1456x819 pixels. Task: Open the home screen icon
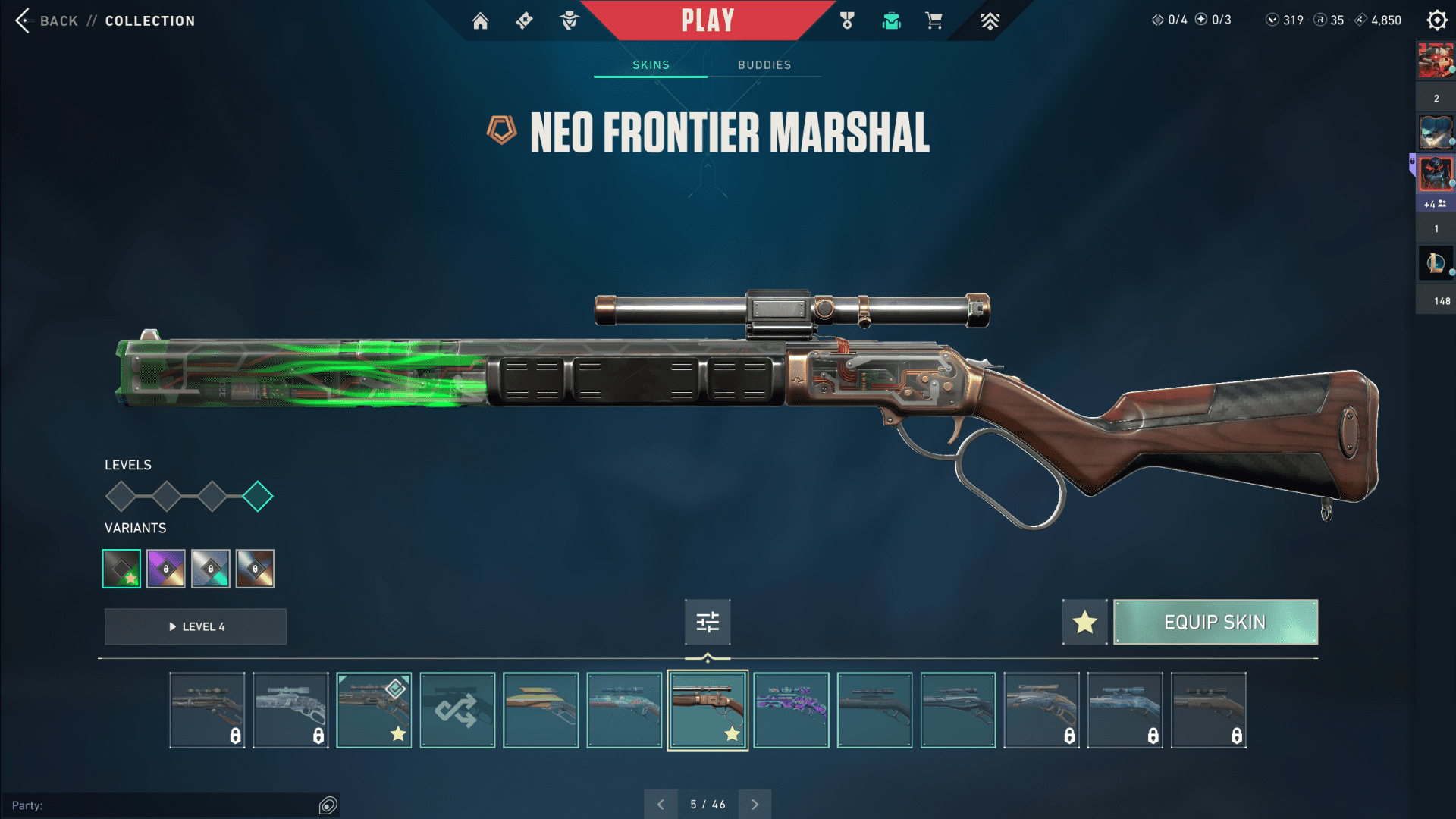[480, 20]
